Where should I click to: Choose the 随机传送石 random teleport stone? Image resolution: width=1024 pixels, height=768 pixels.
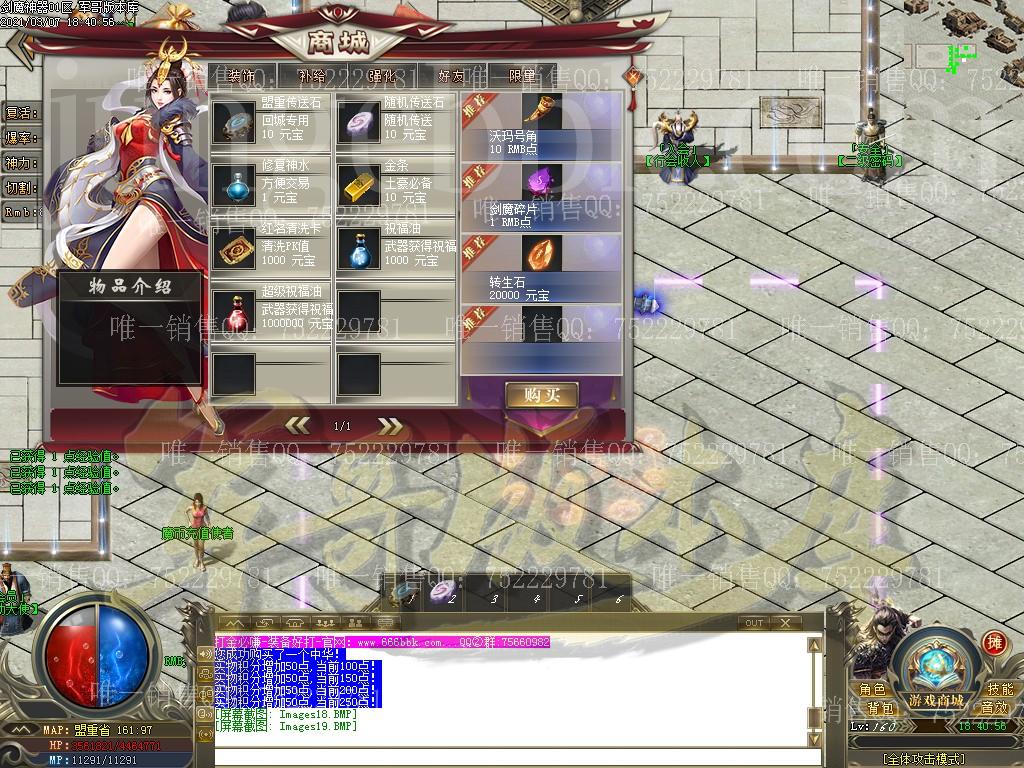point(358,122)
